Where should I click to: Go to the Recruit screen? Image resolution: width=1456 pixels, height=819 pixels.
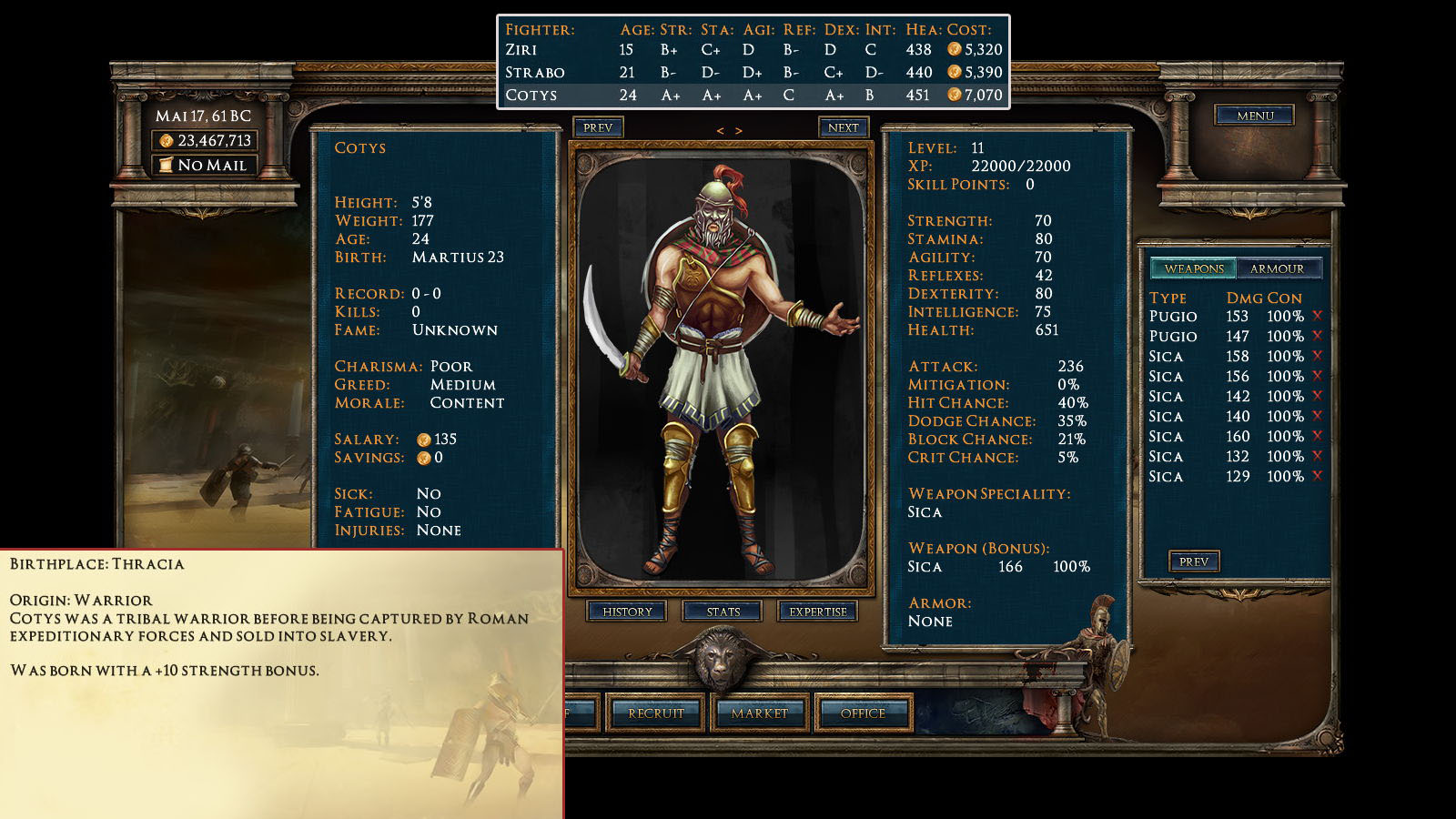tap(655, 713)
